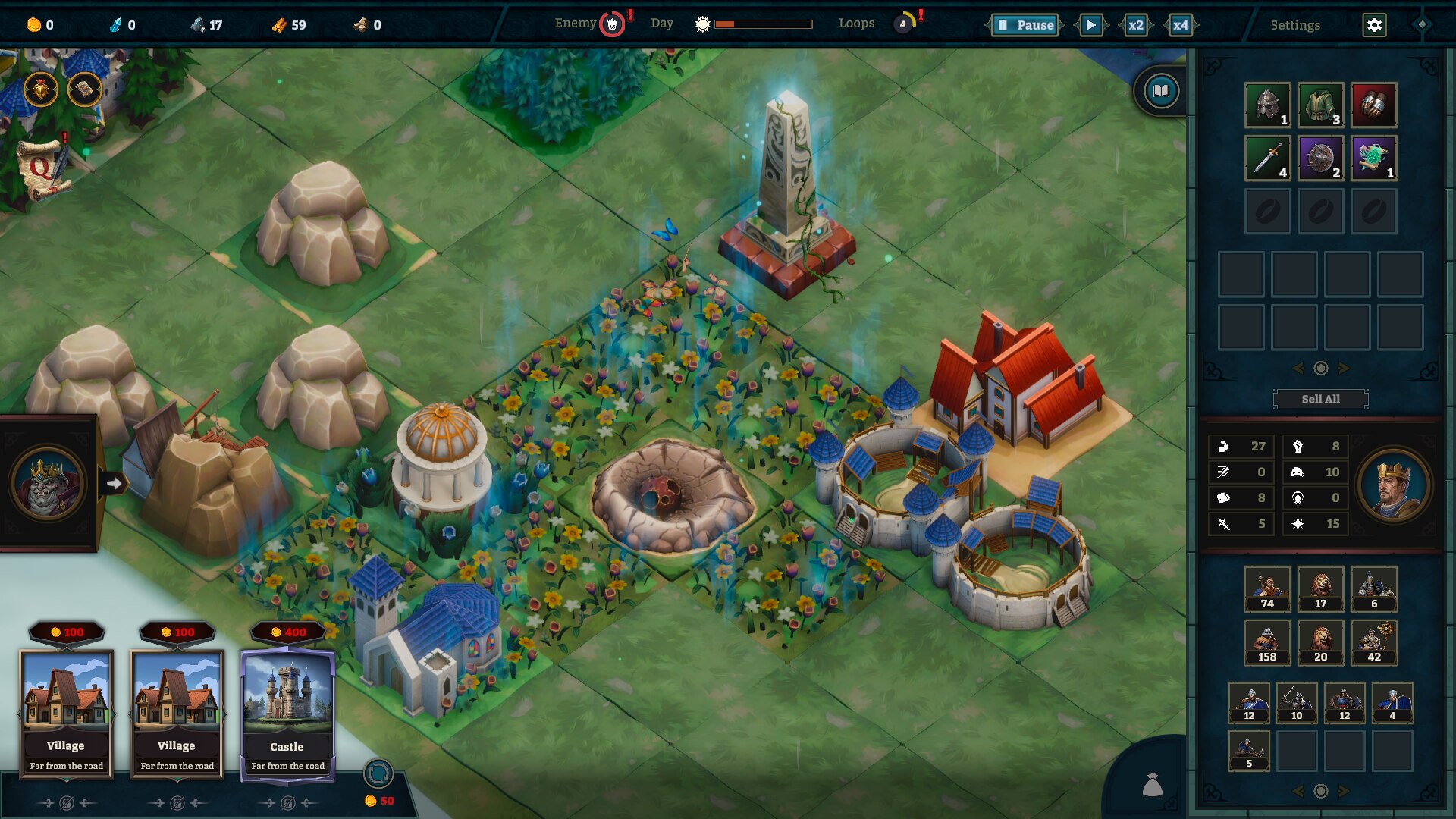1456x819 pixels.
Task: Switch to x4 speed
Action: [1180, 25]
